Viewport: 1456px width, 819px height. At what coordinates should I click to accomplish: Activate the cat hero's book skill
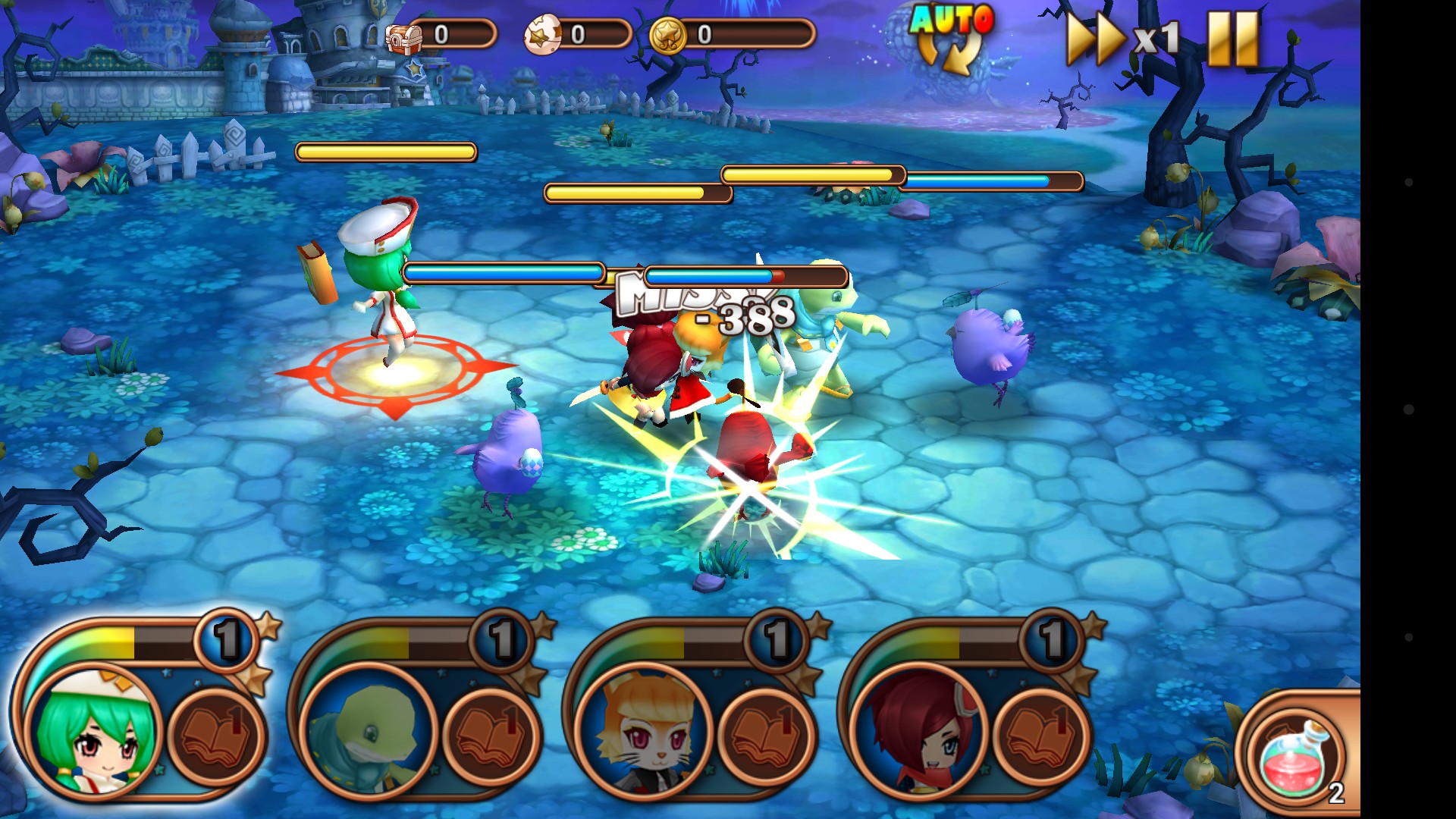[x=766, y=734]
